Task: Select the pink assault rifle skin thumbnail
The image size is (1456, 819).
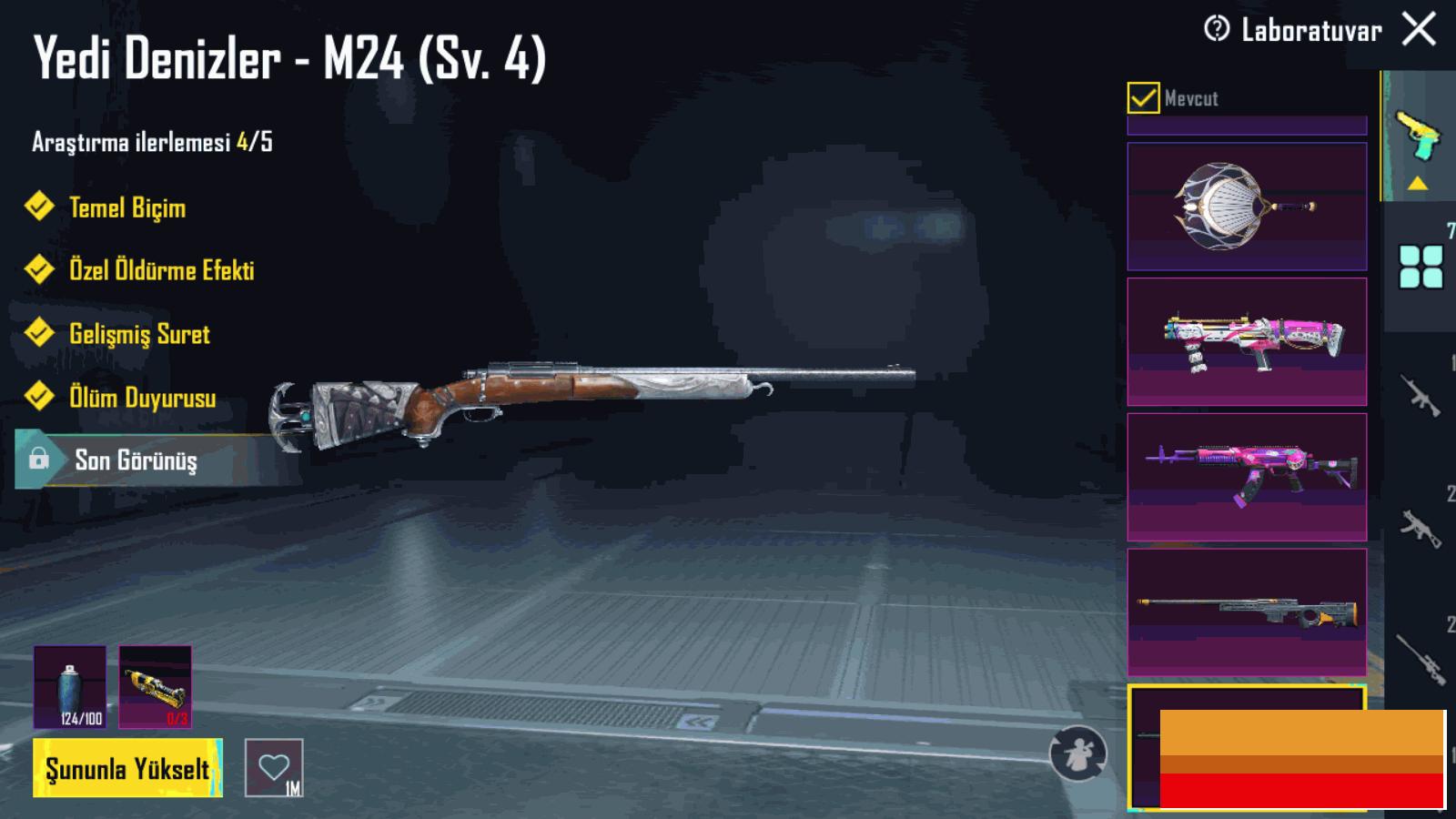Action: [x=1247, y=477]
